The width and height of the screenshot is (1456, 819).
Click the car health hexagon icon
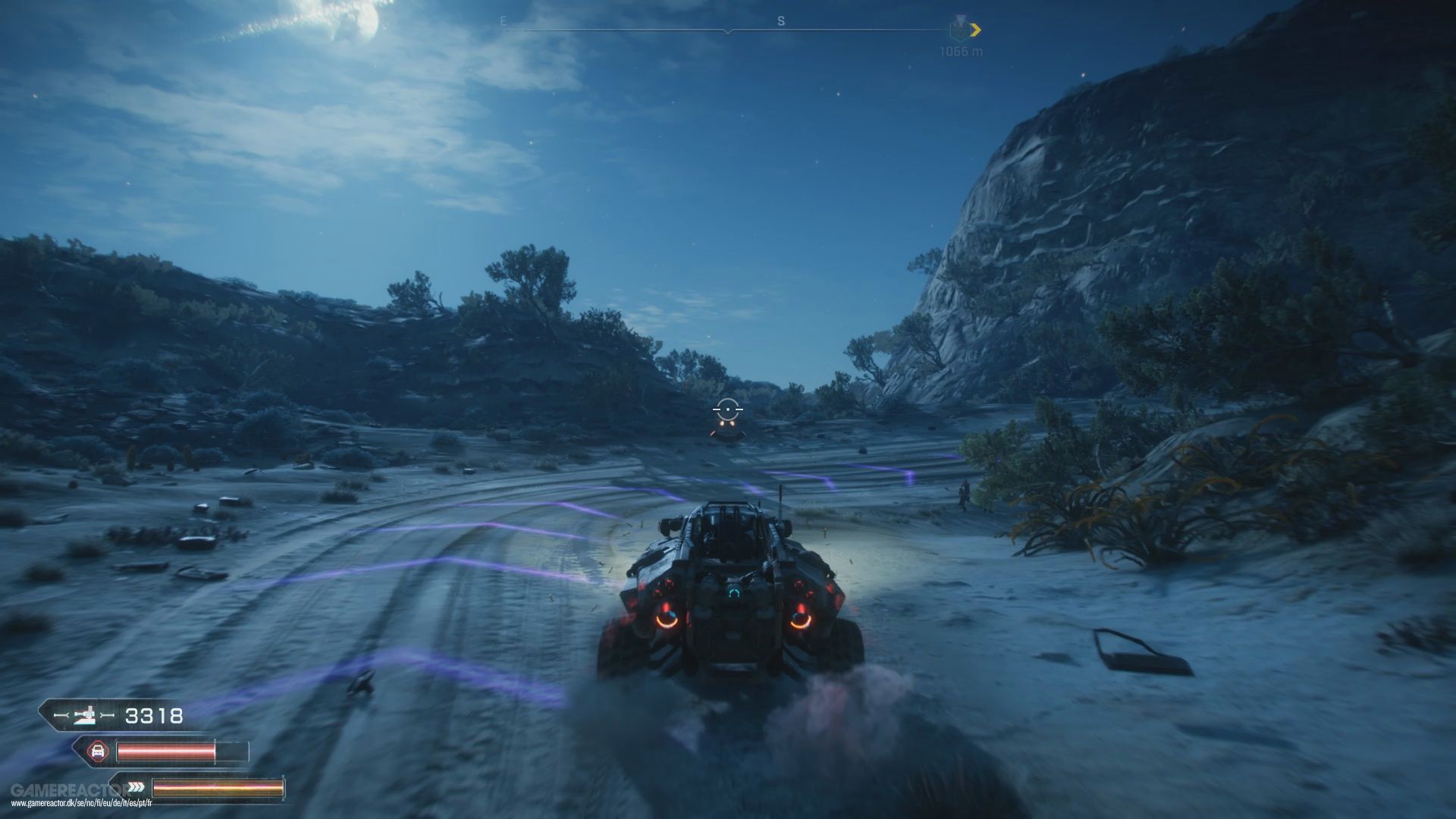[98, 751]
